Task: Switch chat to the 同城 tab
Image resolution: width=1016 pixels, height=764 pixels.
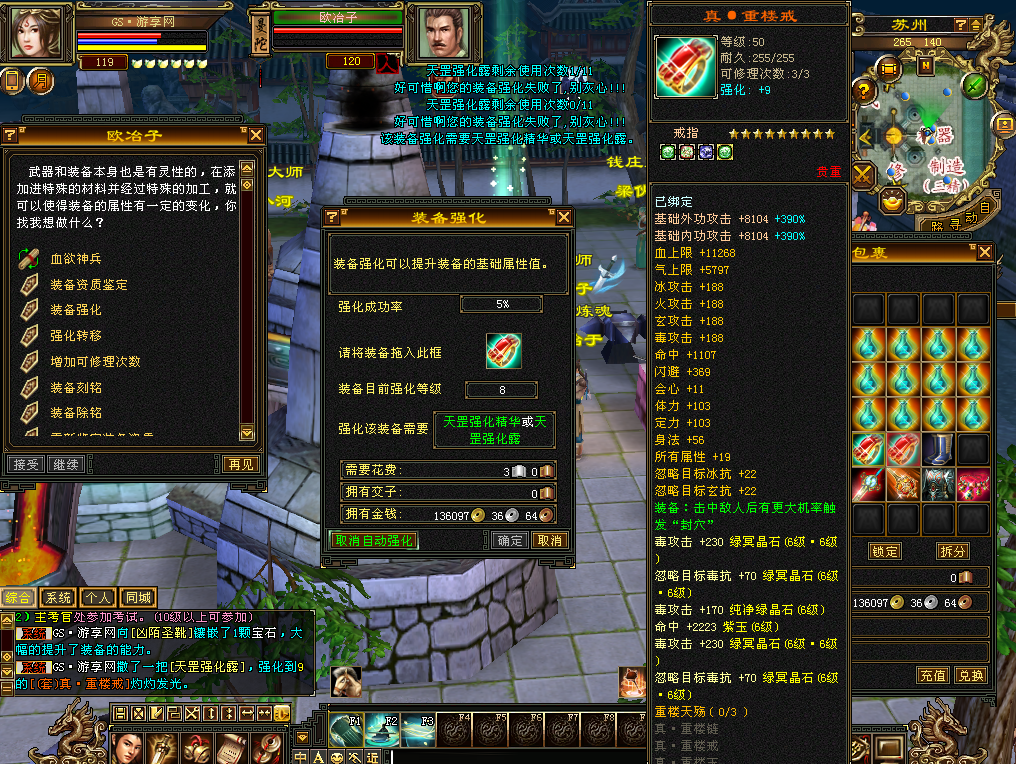Action: 138,598
